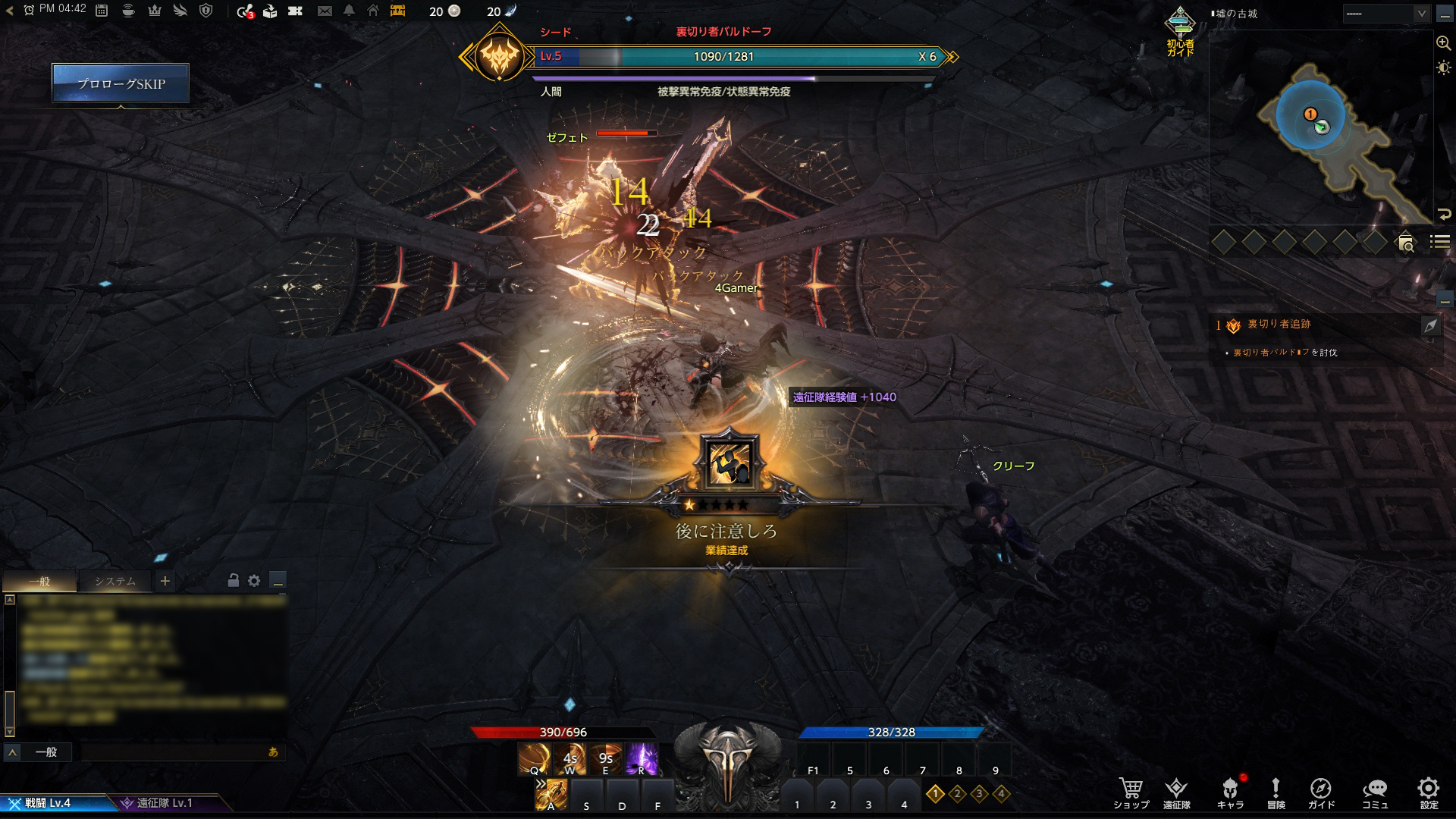
Task: Add a new chat tab
Action: tap(165, 582)
